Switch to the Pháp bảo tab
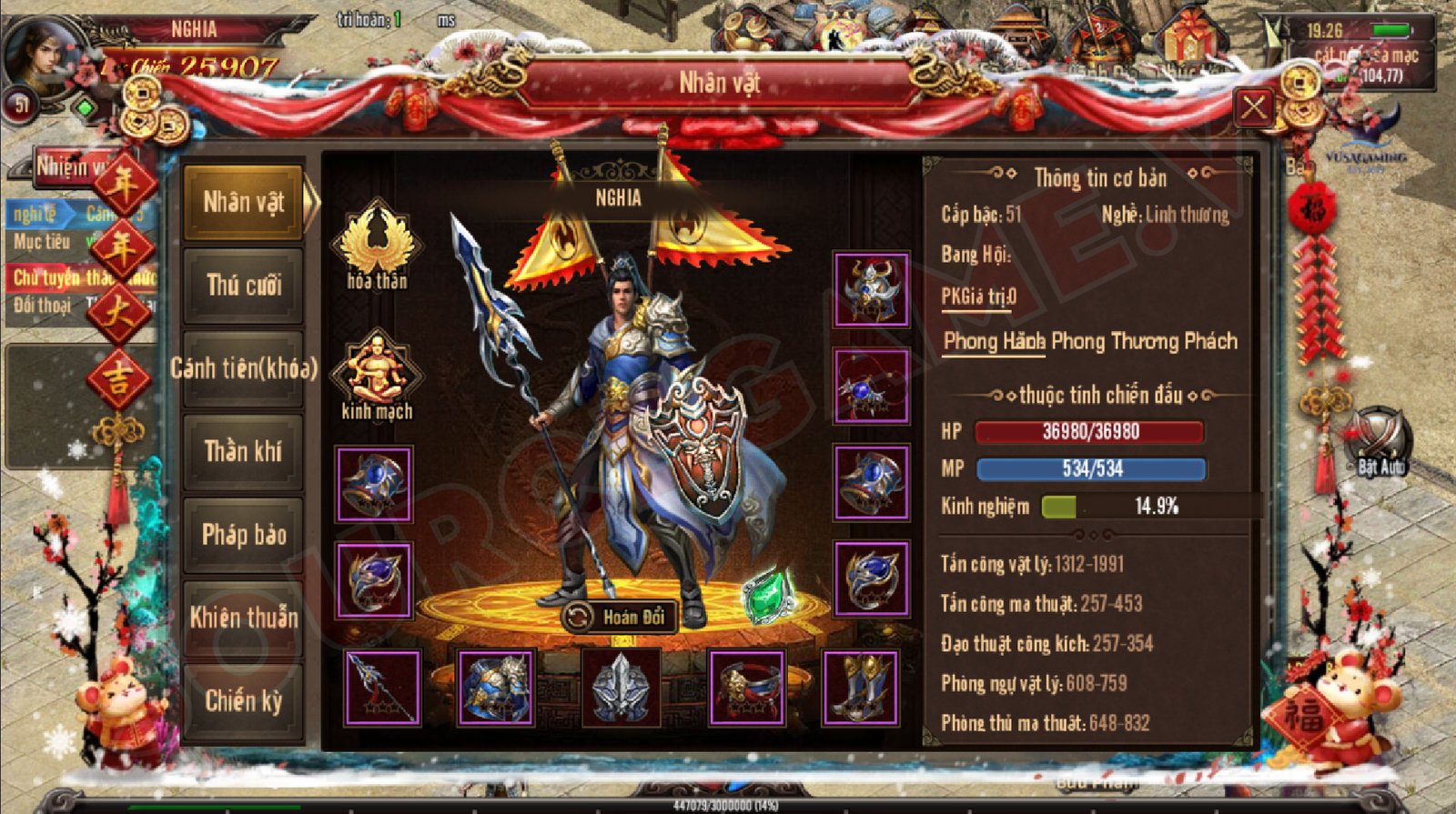Image resolution: width=1456 pixels, height=814 pixels. point(243,535)
